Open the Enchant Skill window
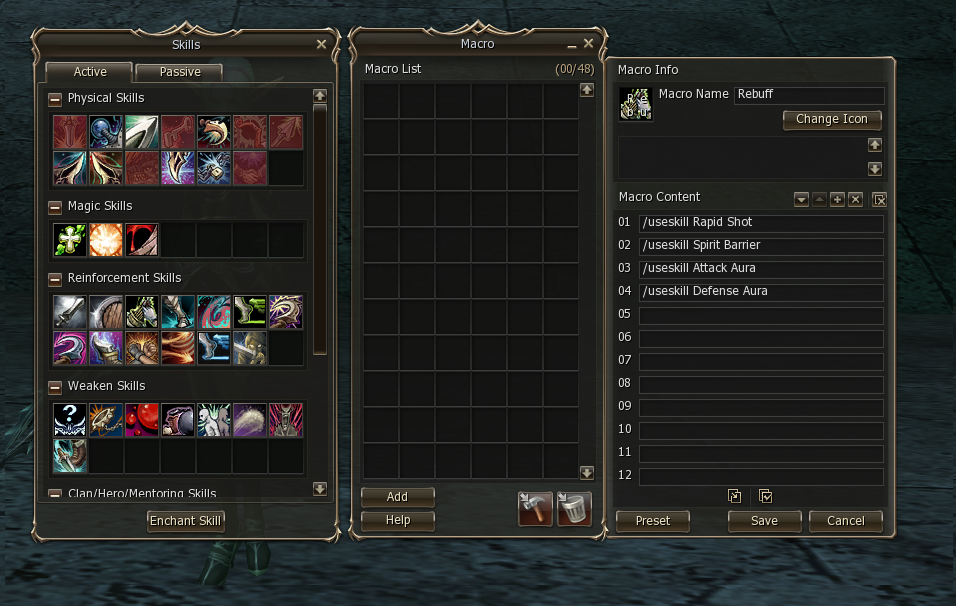This screenshot has height=606, width=956. click(186, 520)
